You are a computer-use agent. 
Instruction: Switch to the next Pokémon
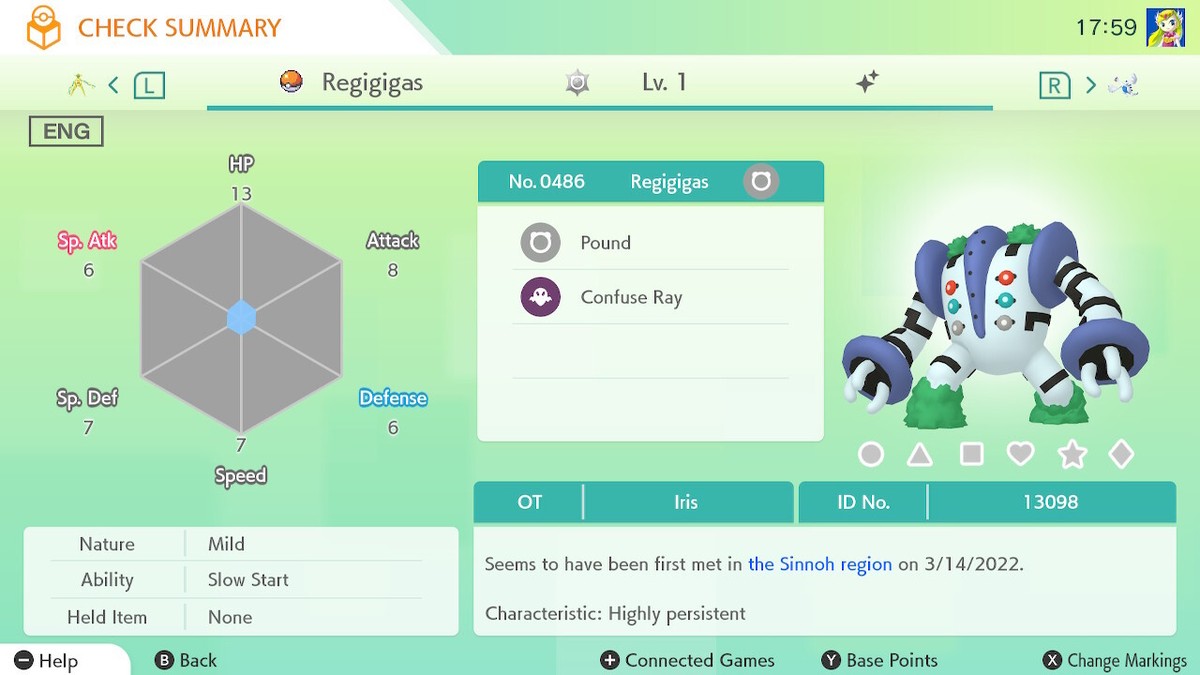point(1055,85)
